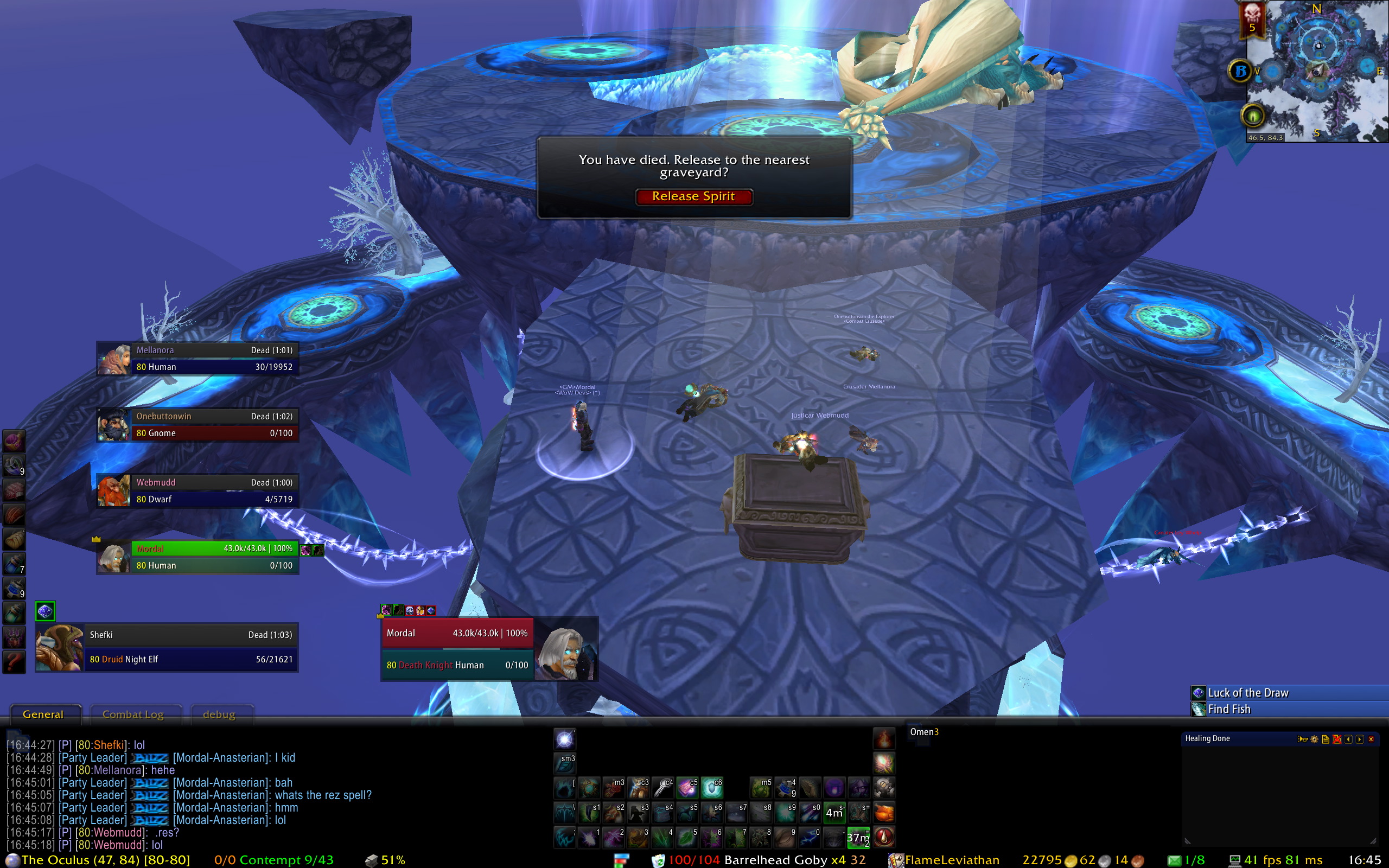Click the green mail icon in the info bar

(1174, 860)
